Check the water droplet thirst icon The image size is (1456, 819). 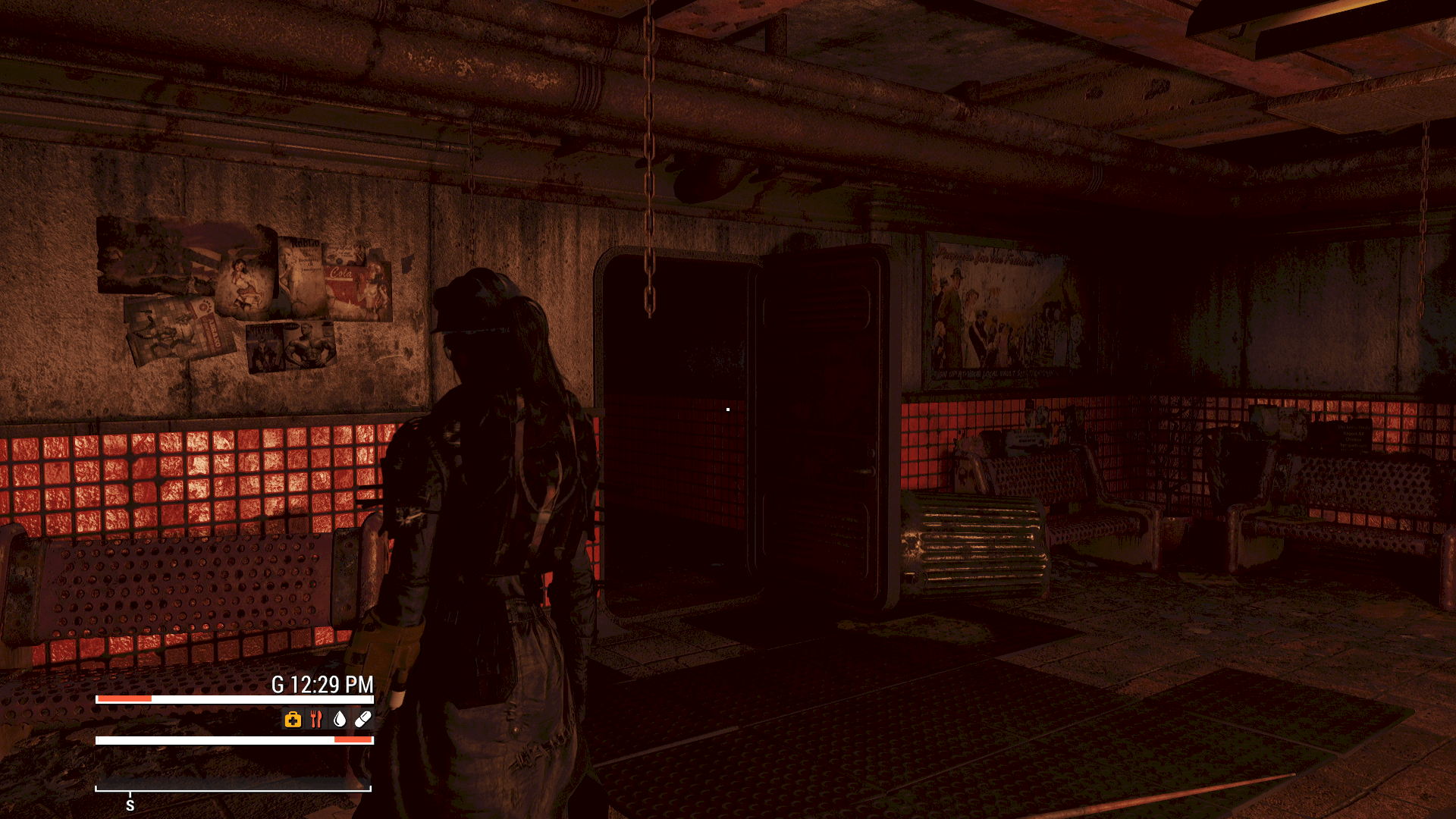coord(340,720)
